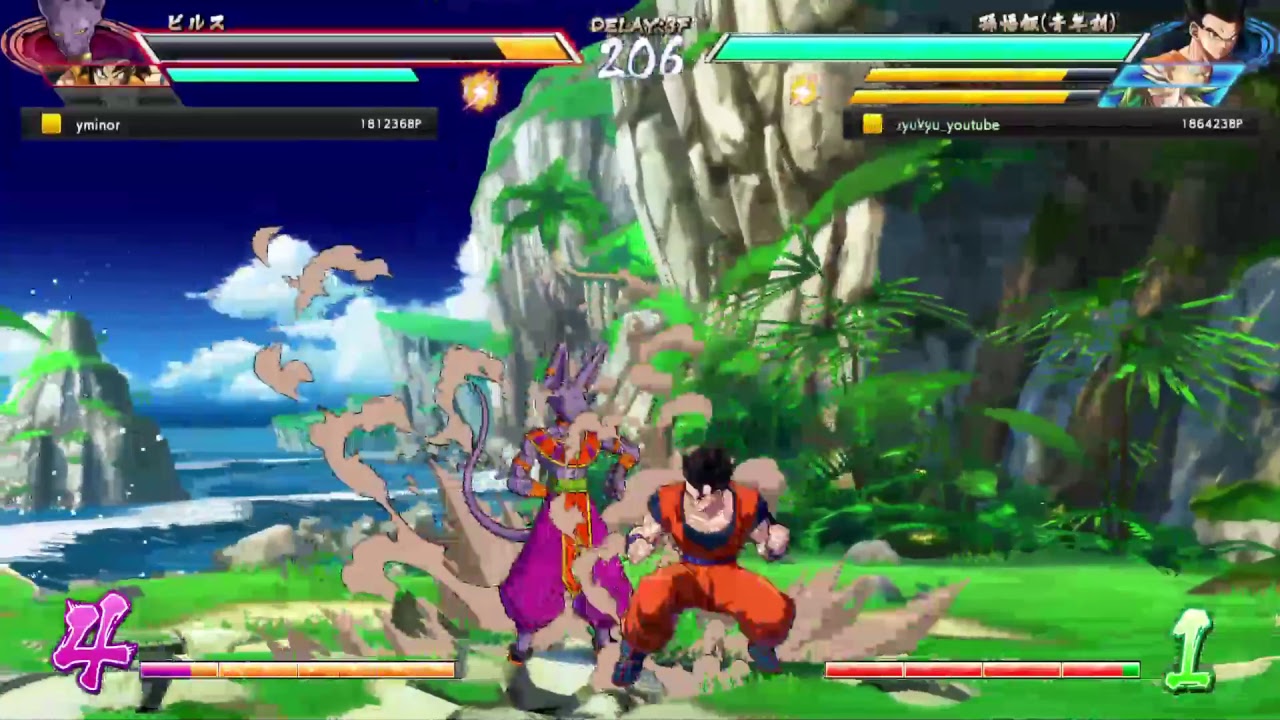This screenshot has height=720, width=1280.
Task: Click Gohan's teal health bar
Action: click(x=910, y=45)
